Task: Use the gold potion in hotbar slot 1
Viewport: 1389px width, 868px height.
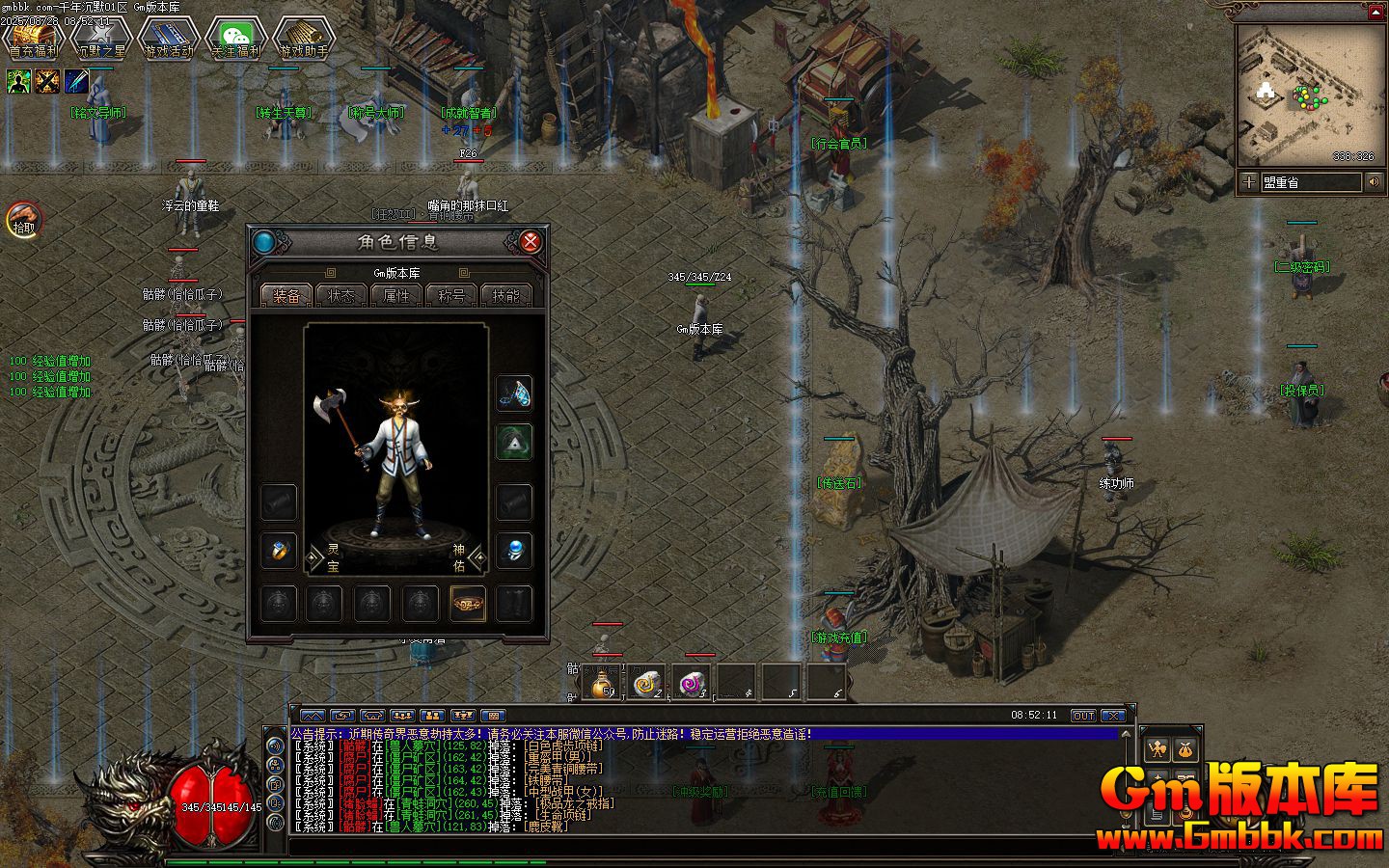Action: coord(602,683)
